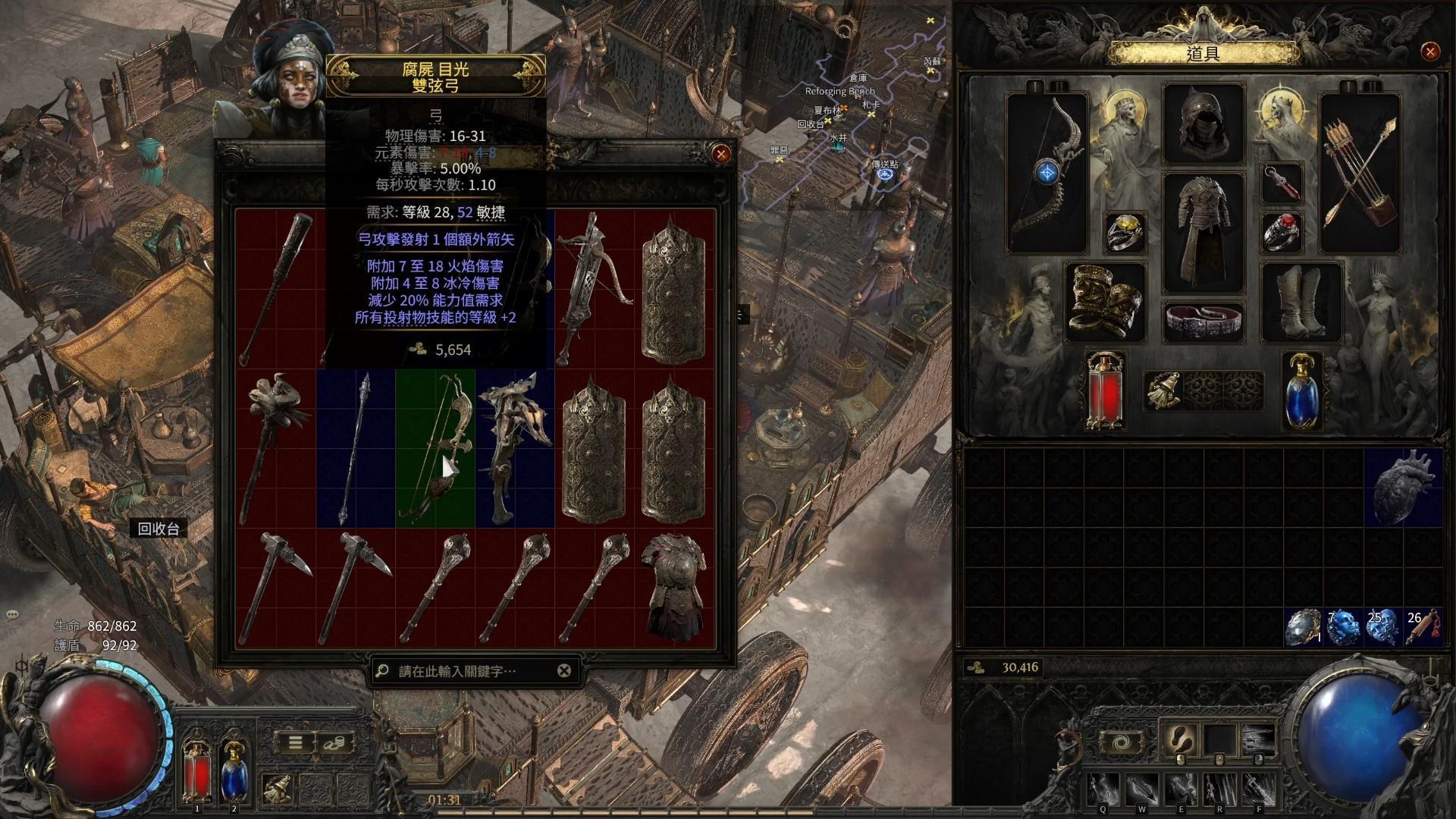Select the scroll stack of 26
Image resolution: width=1456 pixels, height=819 pixels.
[x=1423, y=627]
